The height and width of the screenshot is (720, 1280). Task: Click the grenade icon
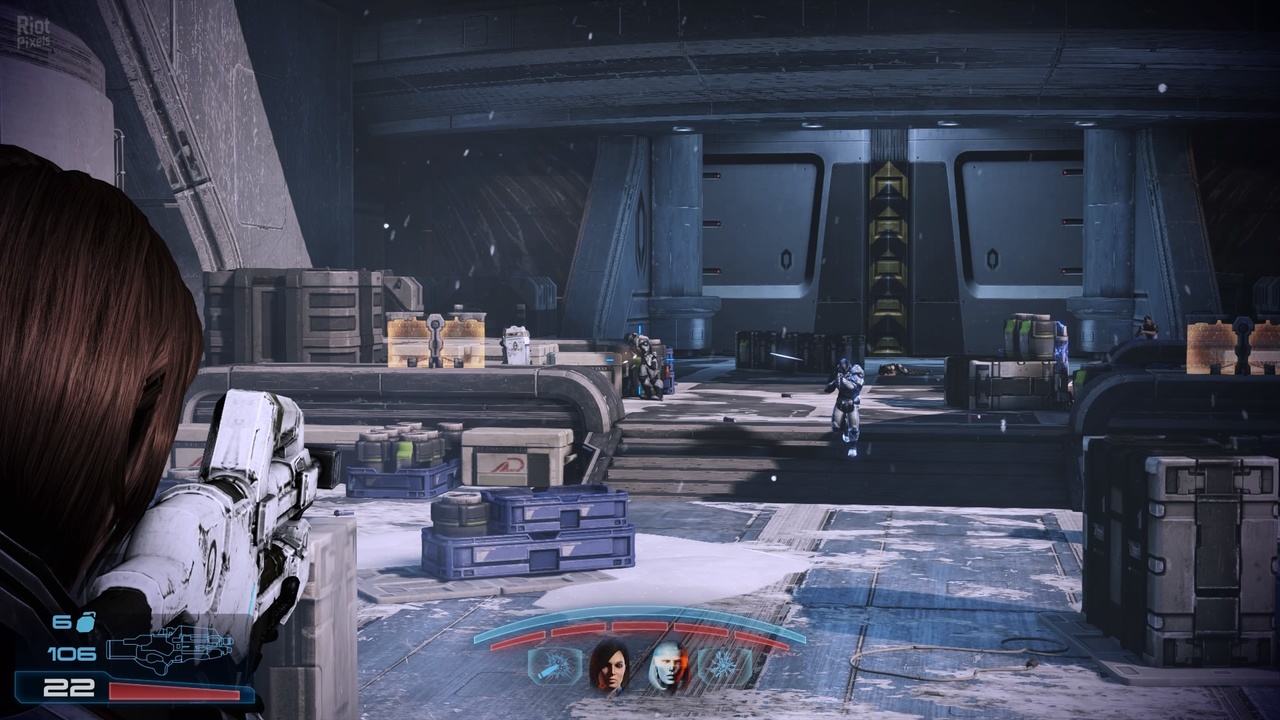[86, 622]
